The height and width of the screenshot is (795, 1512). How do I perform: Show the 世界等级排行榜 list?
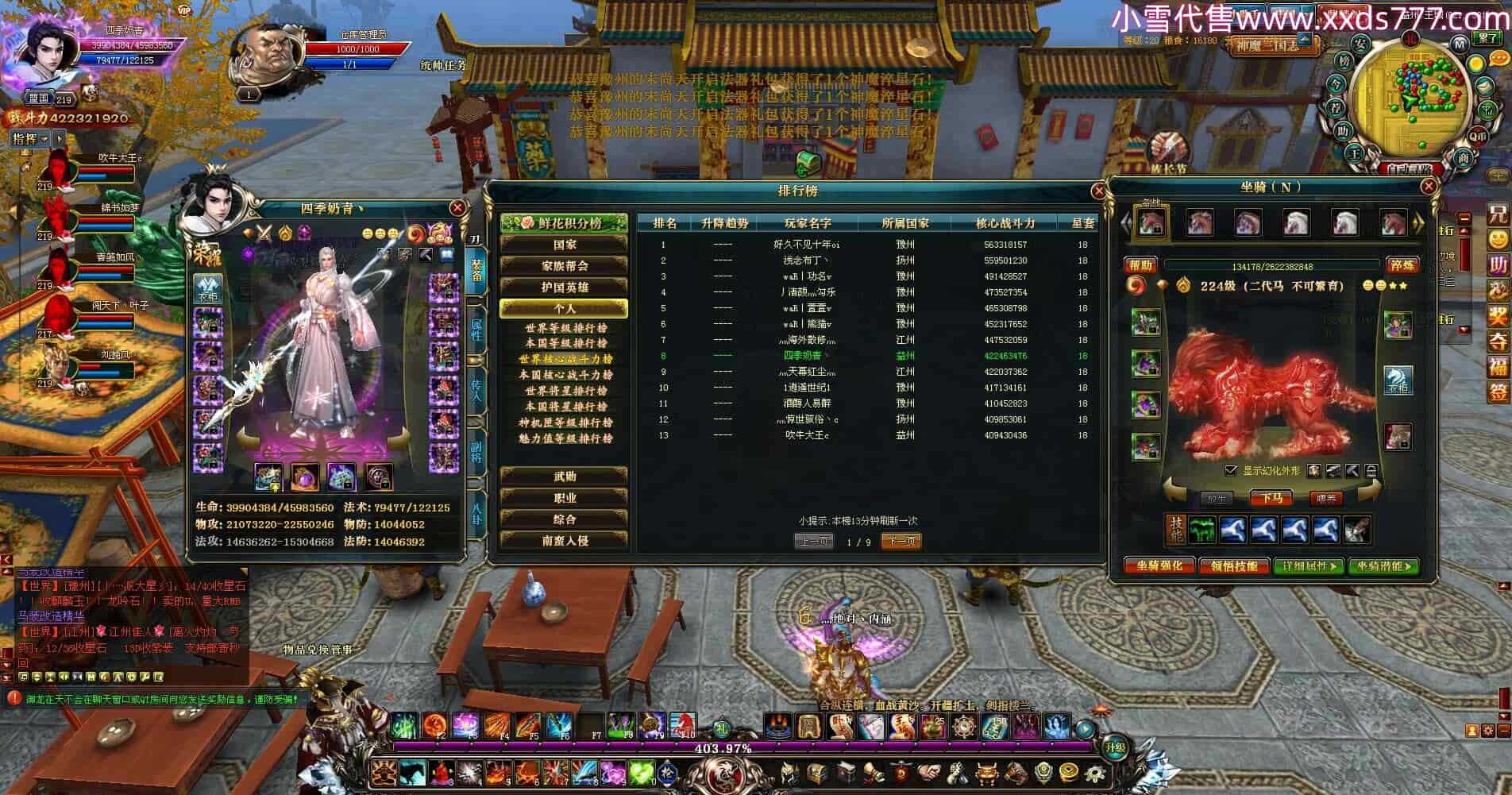(x=565, y=327)
